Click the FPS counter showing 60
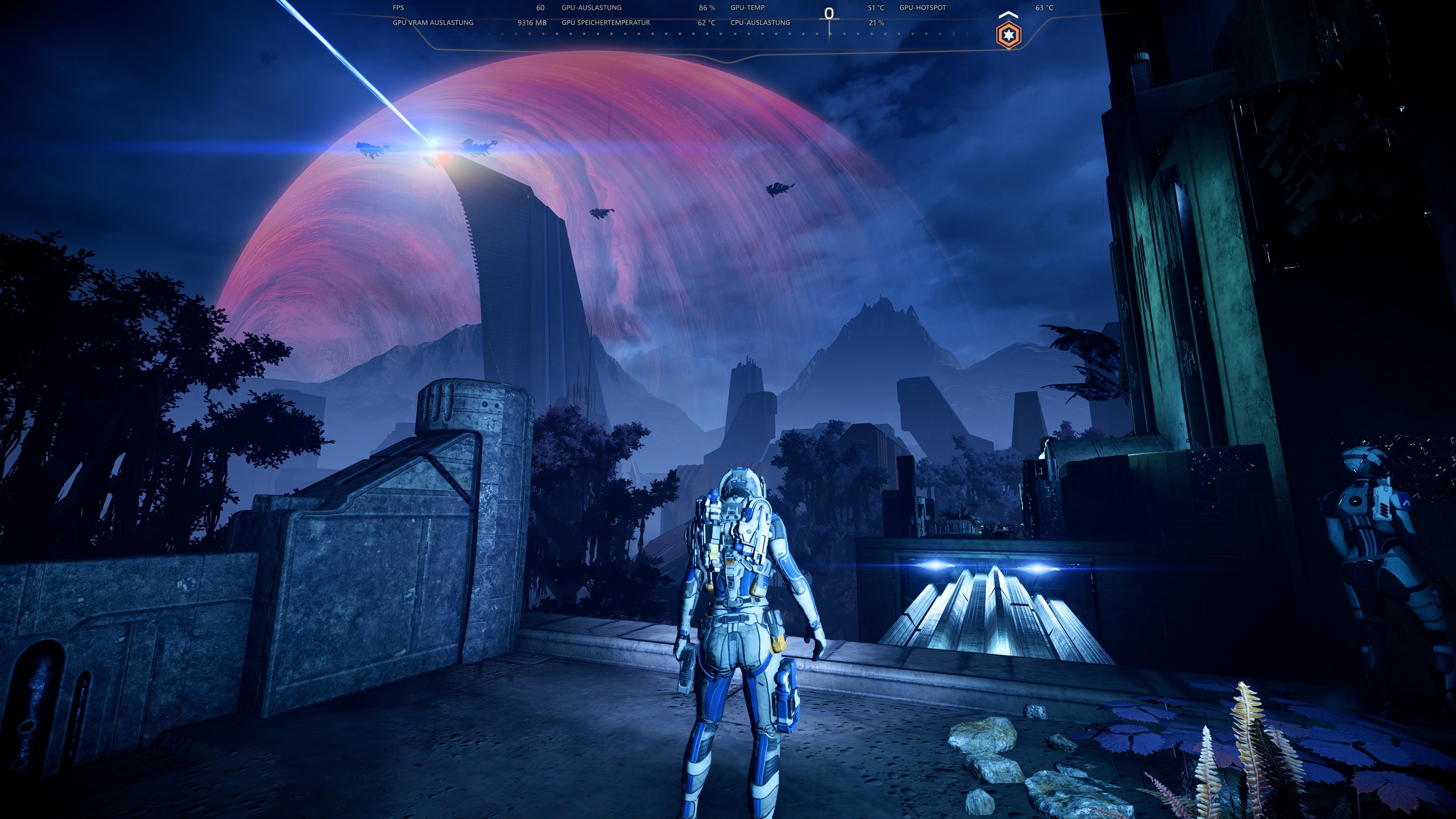Screen dimensions: 1456x819 tap(541, 8)
